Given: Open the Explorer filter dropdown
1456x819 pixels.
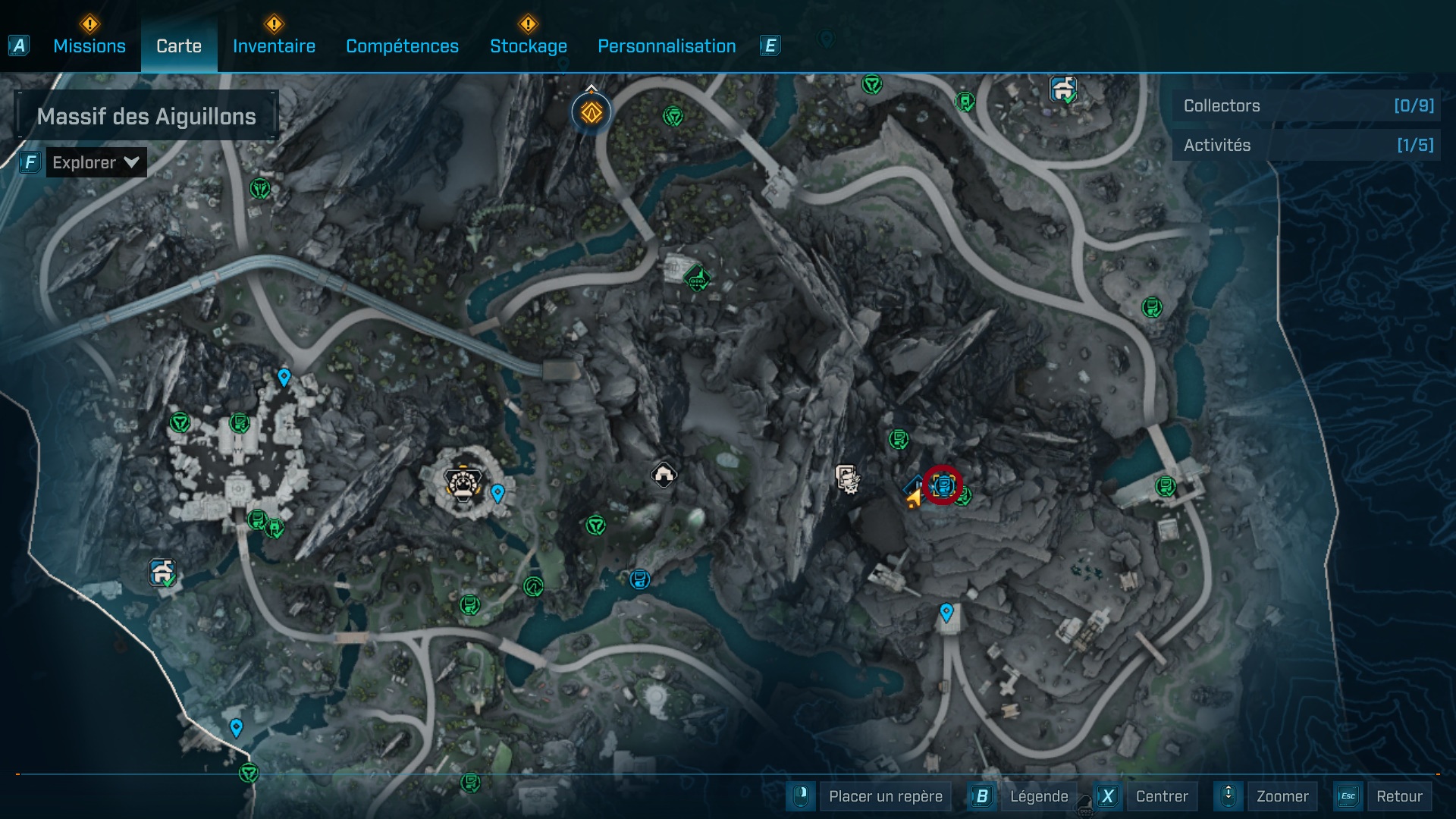Looking at the screenshot, I should click(95, 162).
